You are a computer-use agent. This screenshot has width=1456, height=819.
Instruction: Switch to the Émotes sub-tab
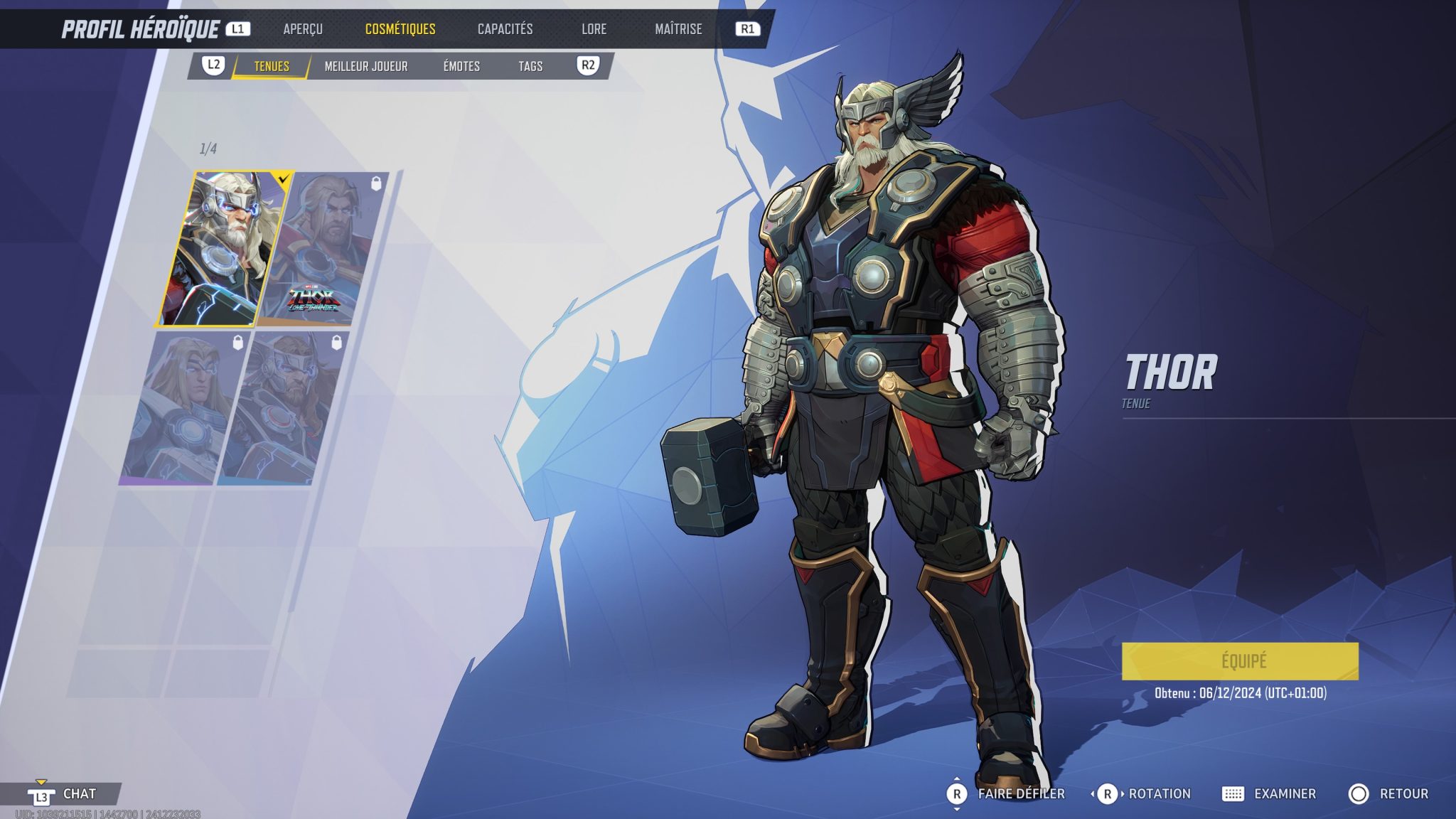pos(461,66)
